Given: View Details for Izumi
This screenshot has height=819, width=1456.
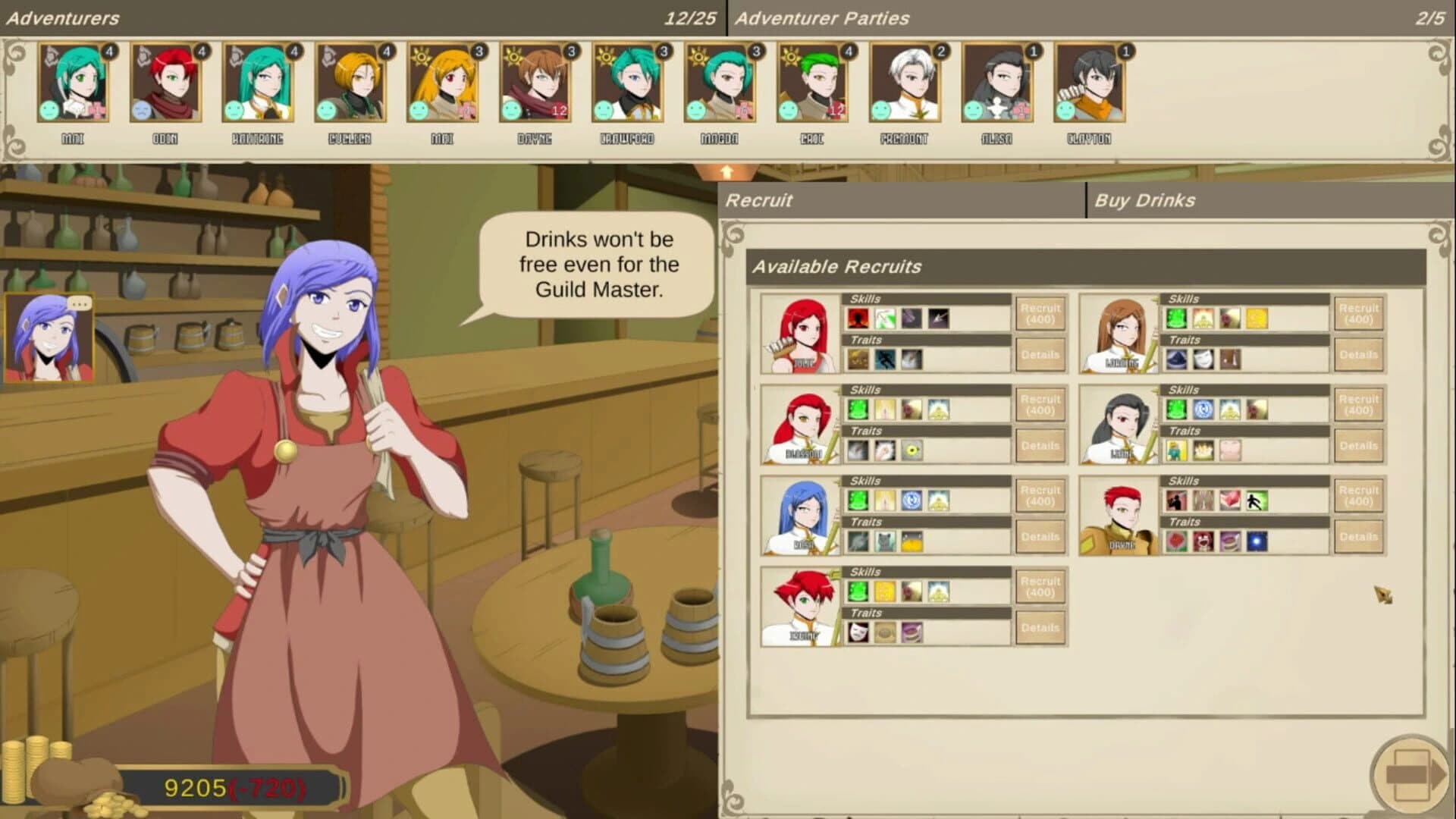Looking at the screenshot, I should (1040, 627).
